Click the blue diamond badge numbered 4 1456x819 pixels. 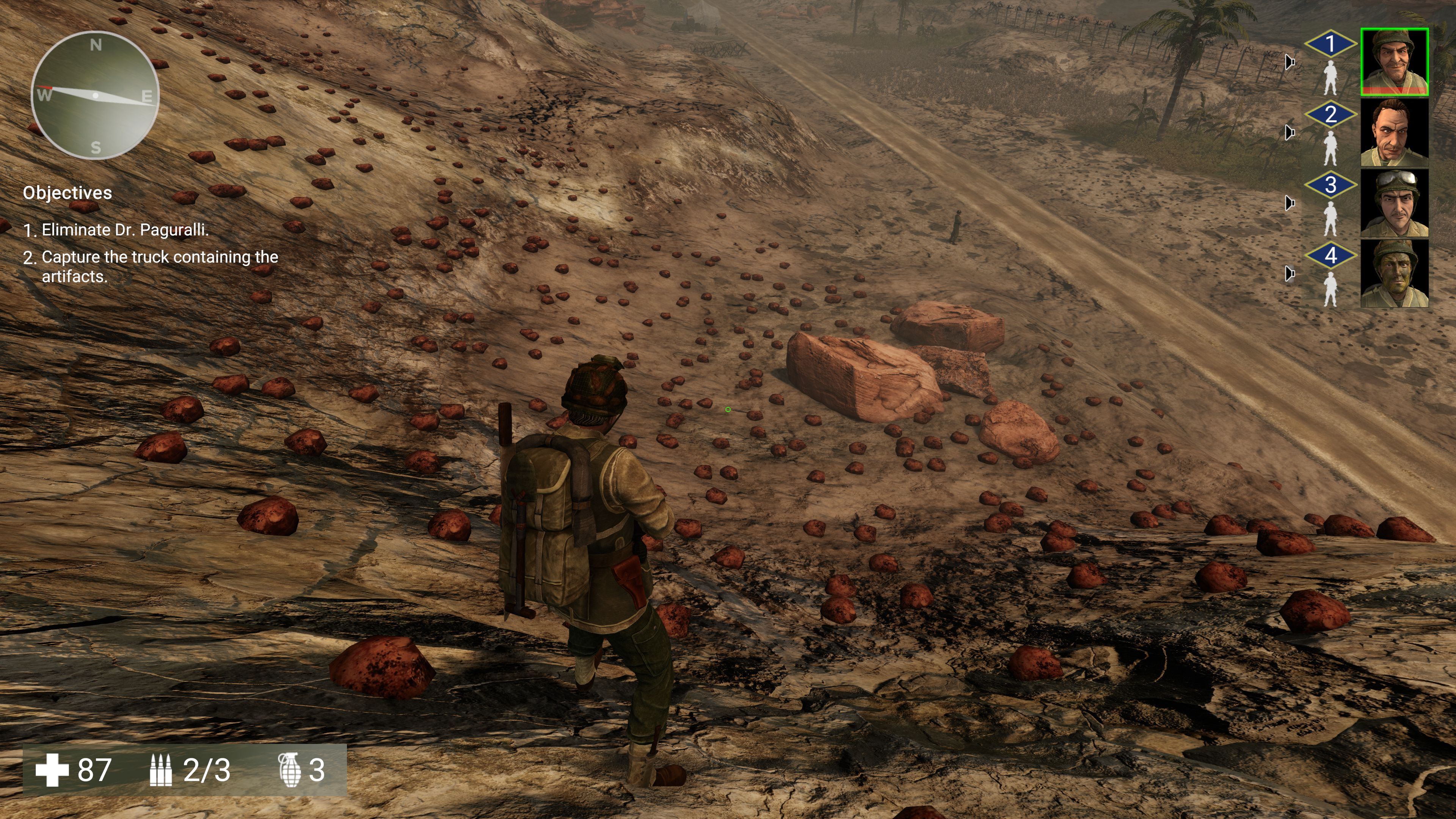click(x=1330, y=256)
